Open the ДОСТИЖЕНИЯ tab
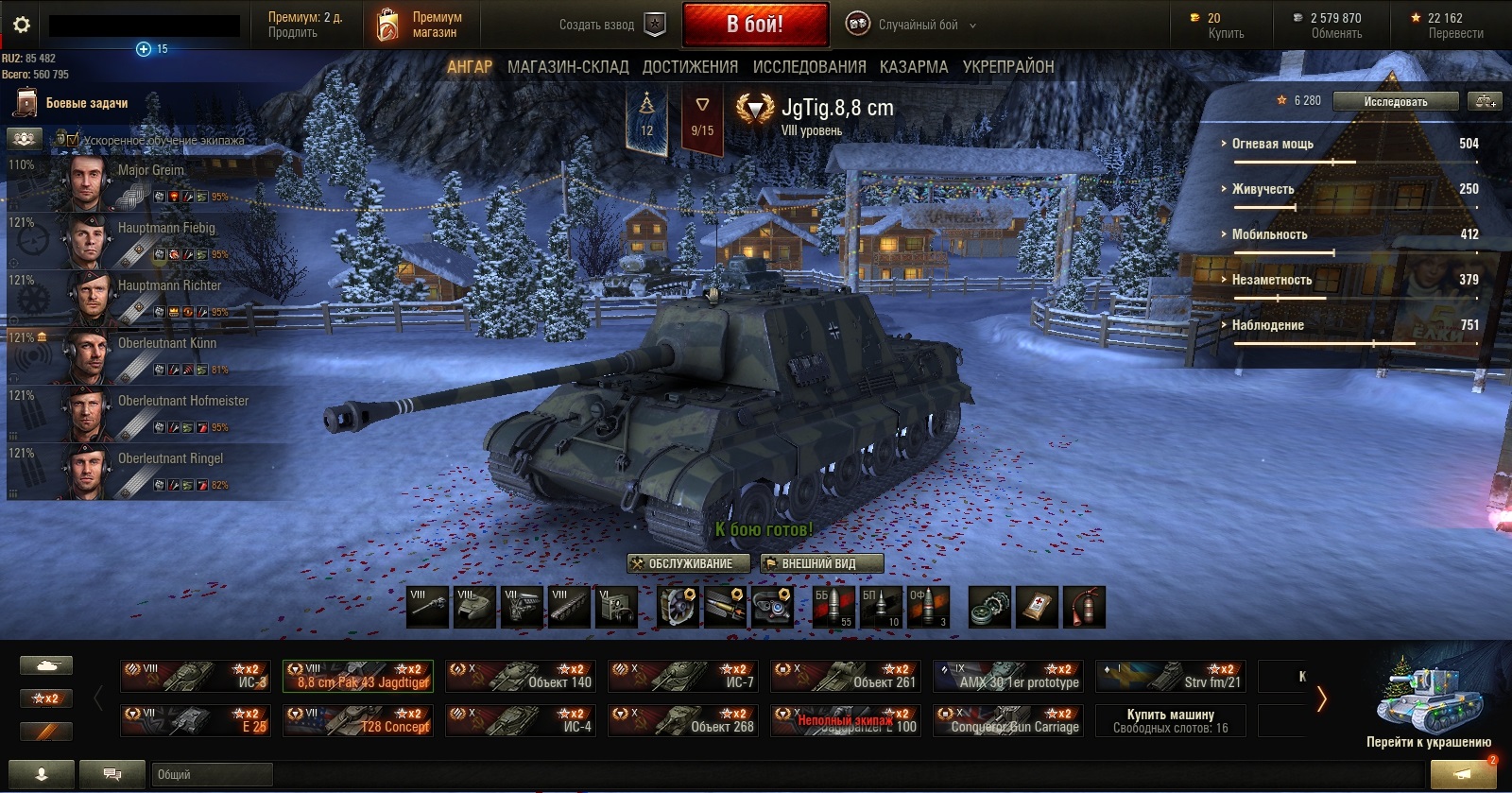This screenshot has width=1512, height=793. coord(690,67)
